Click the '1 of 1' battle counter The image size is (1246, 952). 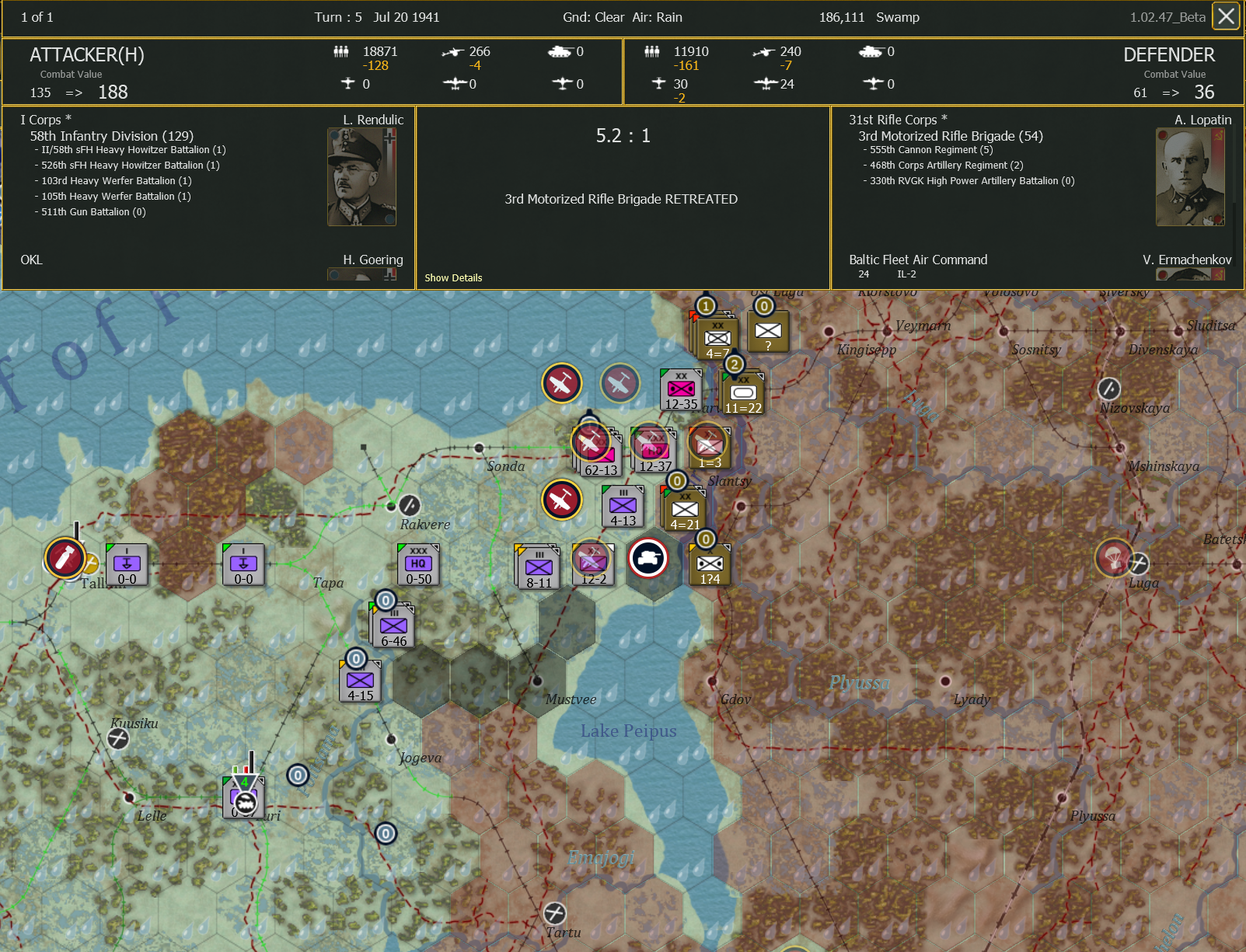[36, 16]
